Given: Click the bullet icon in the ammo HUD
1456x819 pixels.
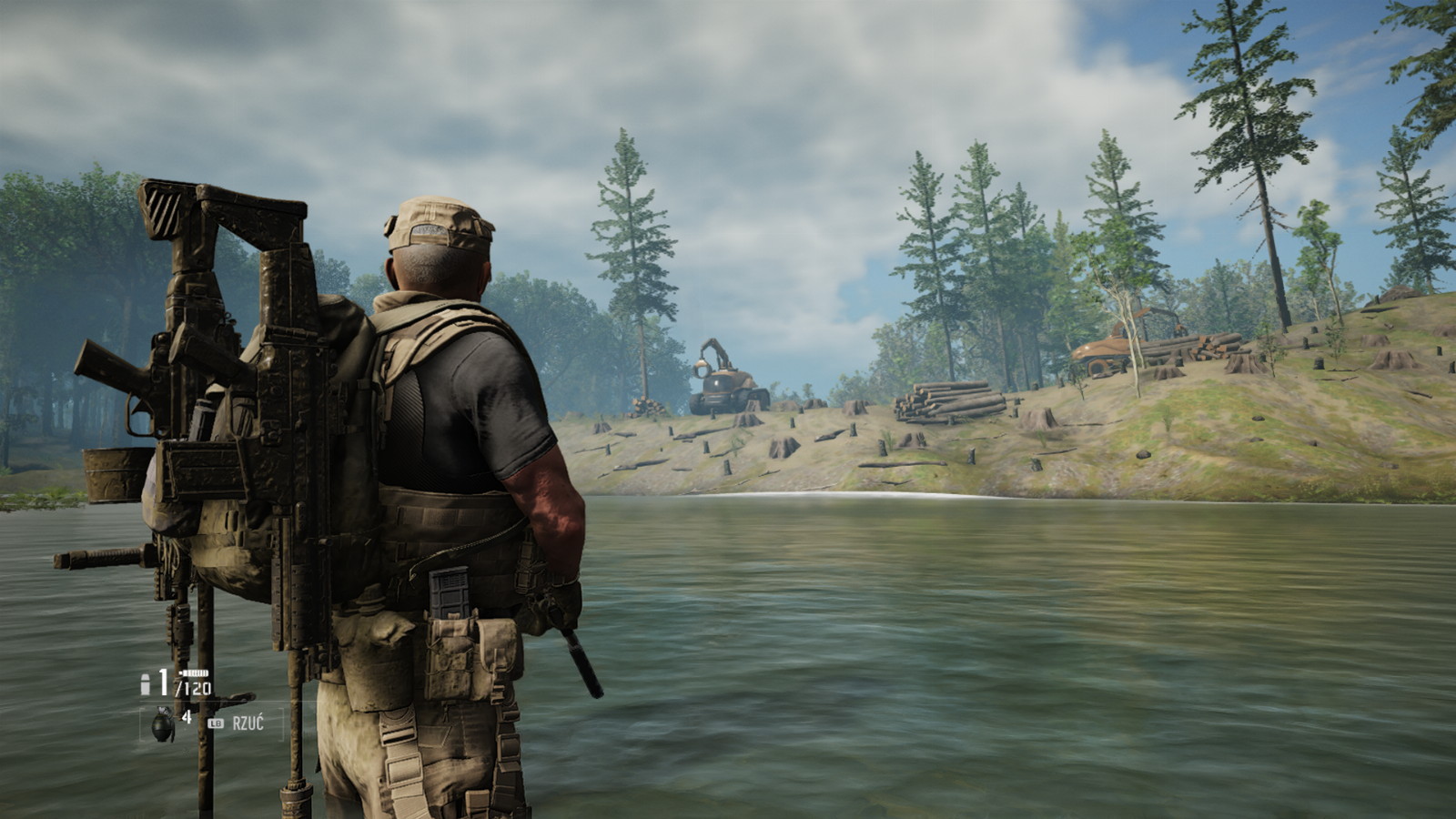Looking at the screenshot, I should pyautogui.click(x=145, y=684).
